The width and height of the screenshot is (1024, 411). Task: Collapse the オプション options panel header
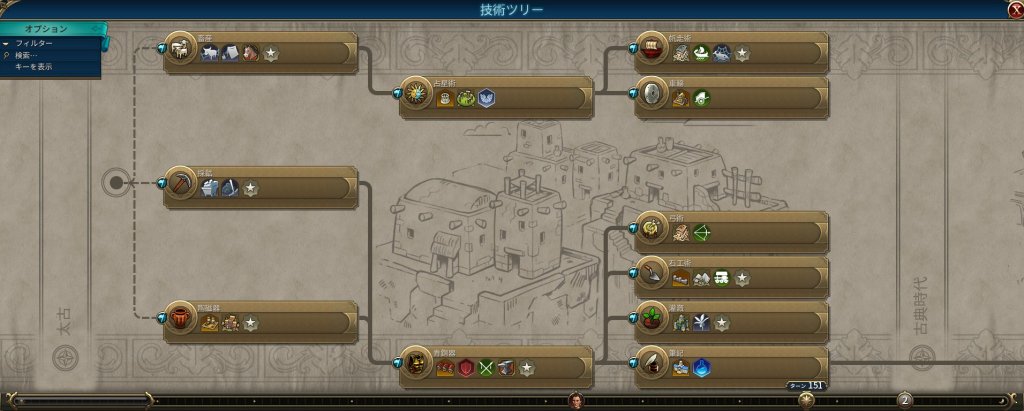click(x=50, y=29)
